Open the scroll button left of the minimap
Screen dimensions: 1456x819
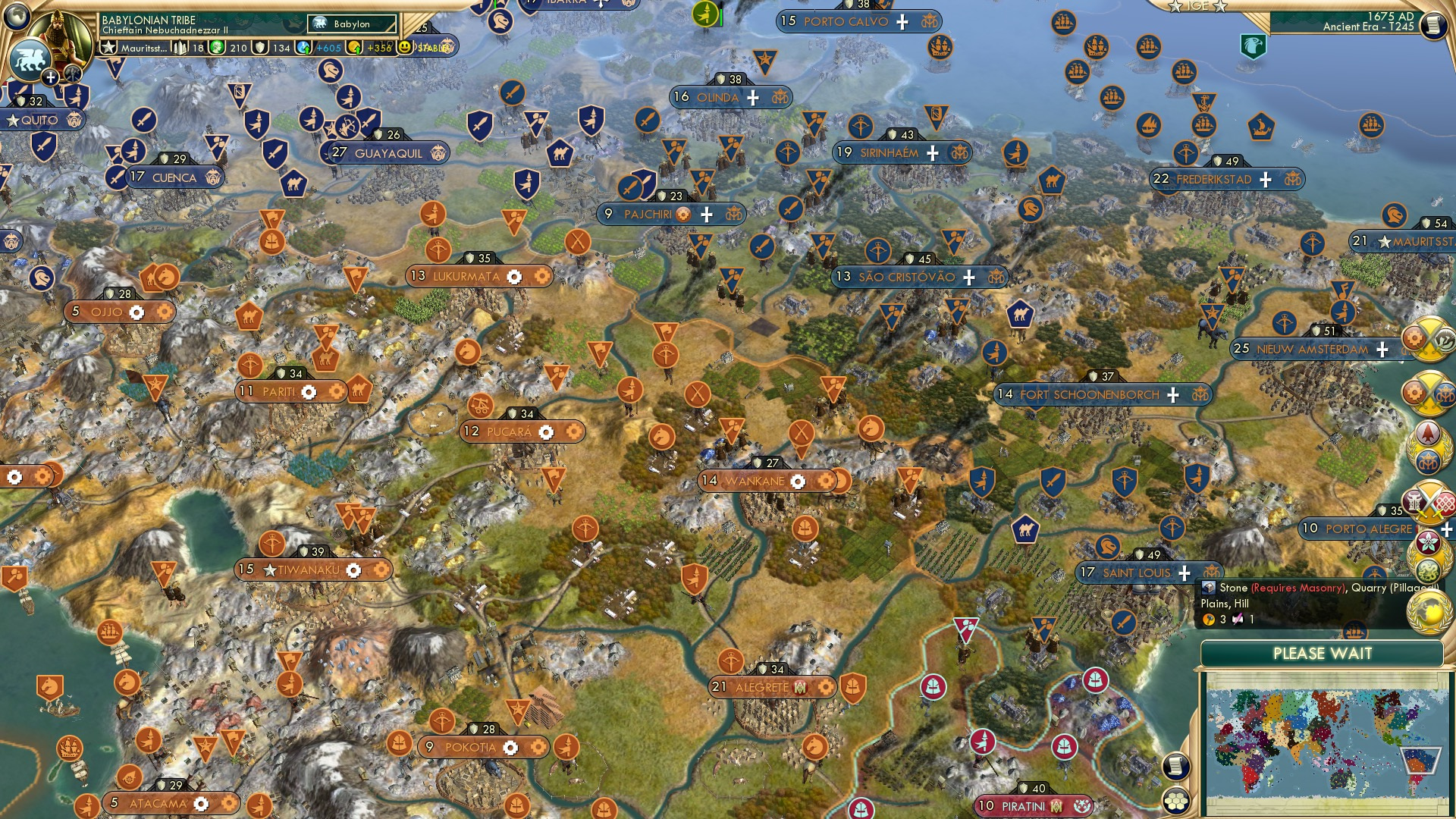click(1175, 766)
